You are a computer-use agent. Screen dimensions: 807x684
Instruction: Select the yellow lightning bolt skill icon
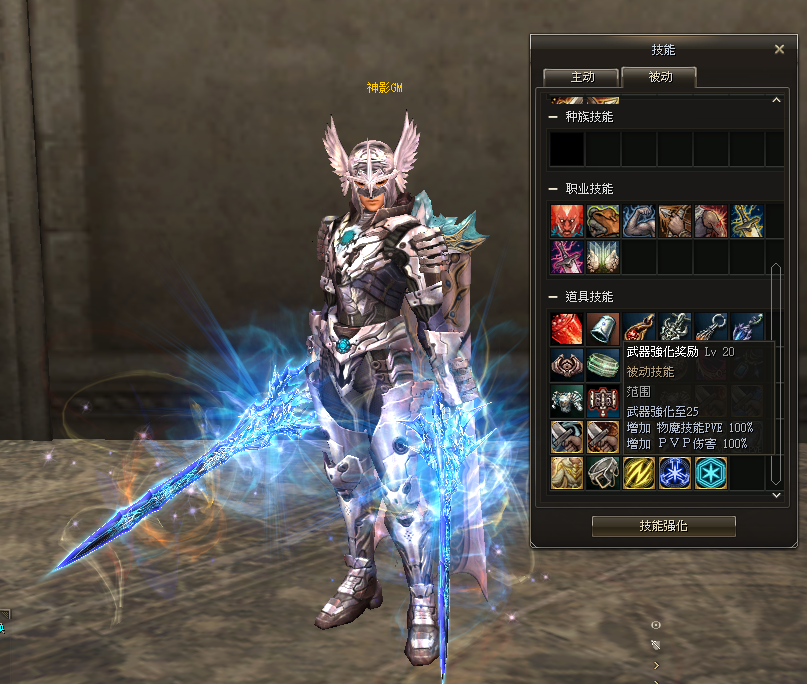(x=638, y=472)
